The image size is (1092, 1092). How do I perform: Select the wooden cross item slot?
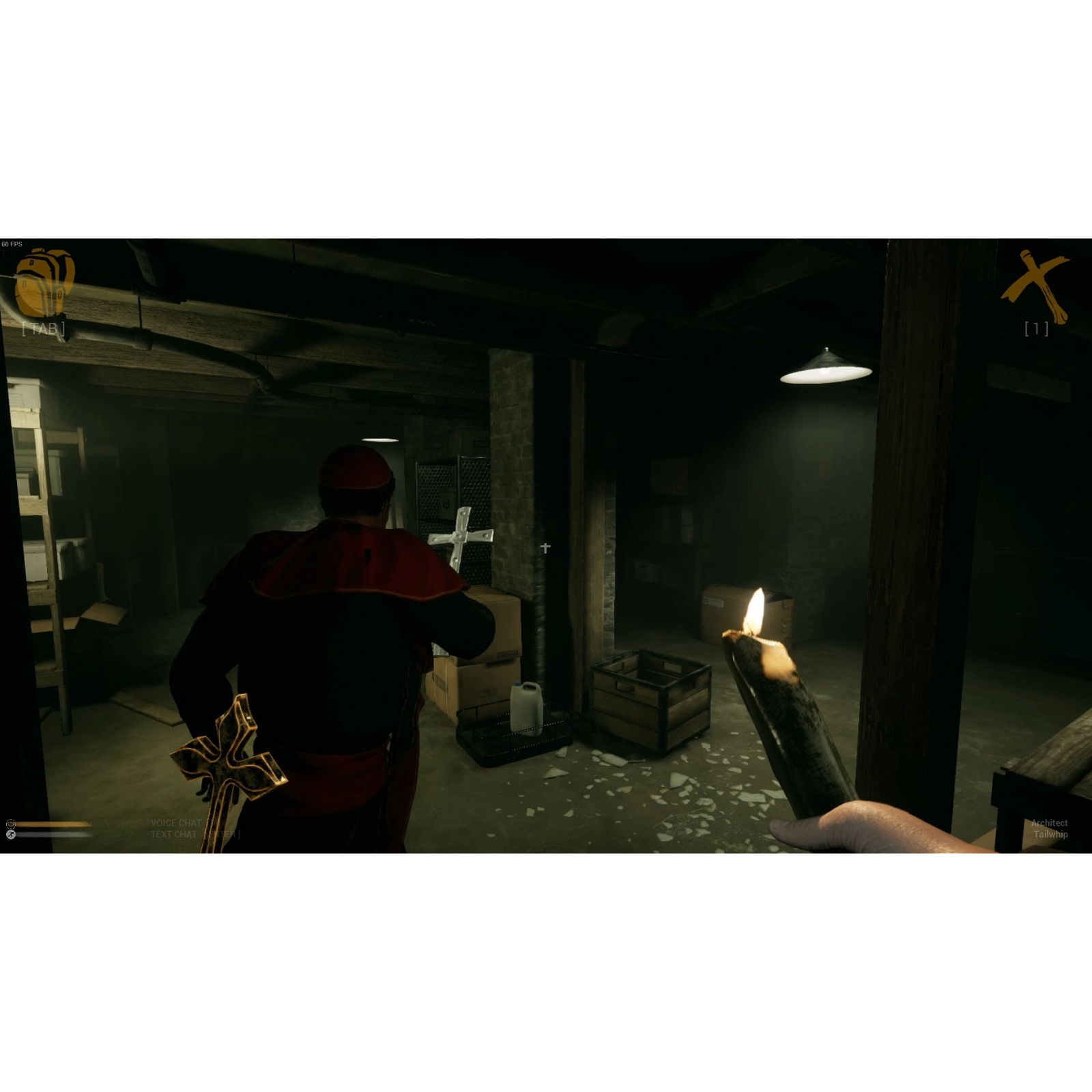1035,286
